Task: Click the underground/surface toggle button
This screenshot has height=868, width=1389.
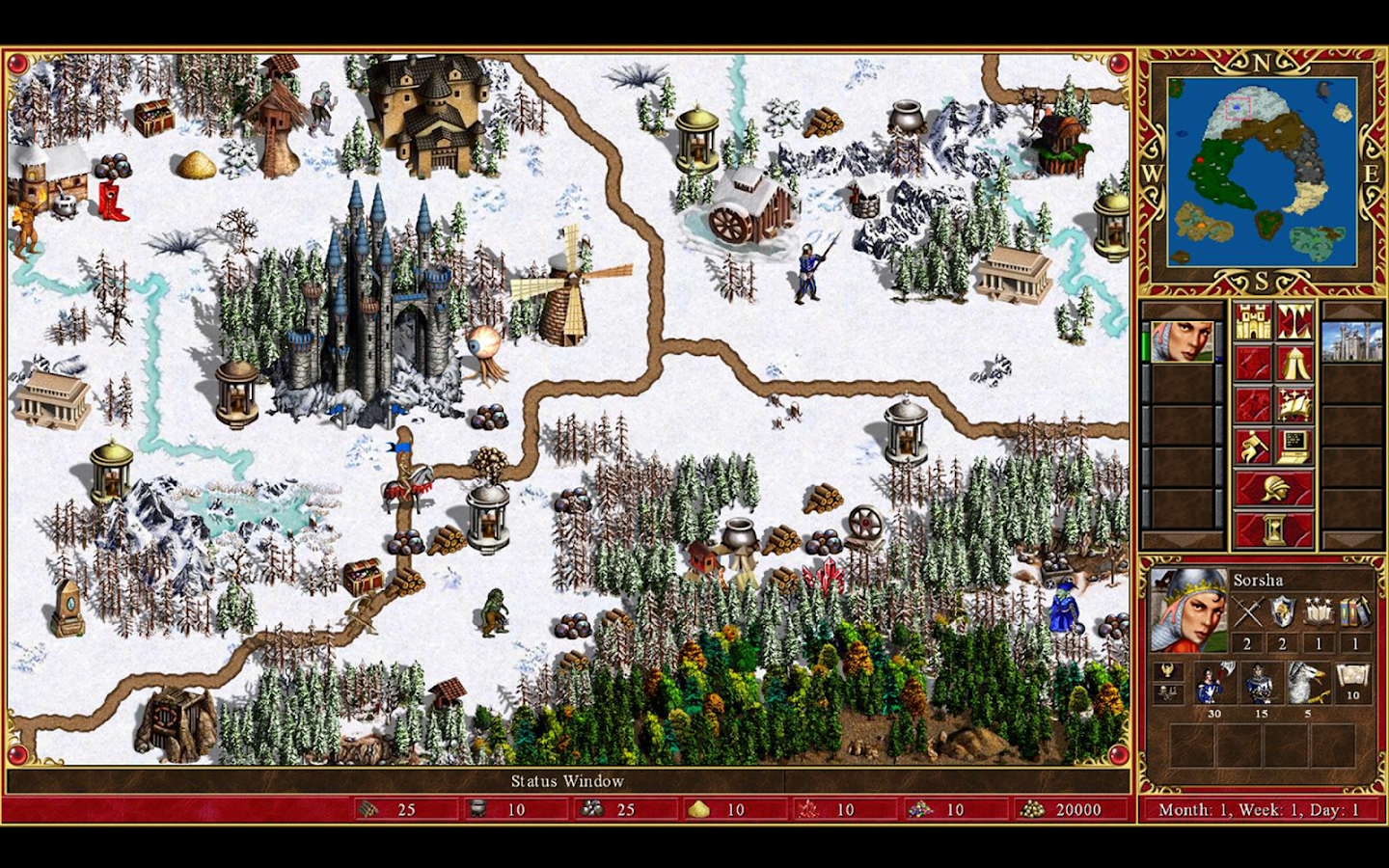Action: (1294, 321)
